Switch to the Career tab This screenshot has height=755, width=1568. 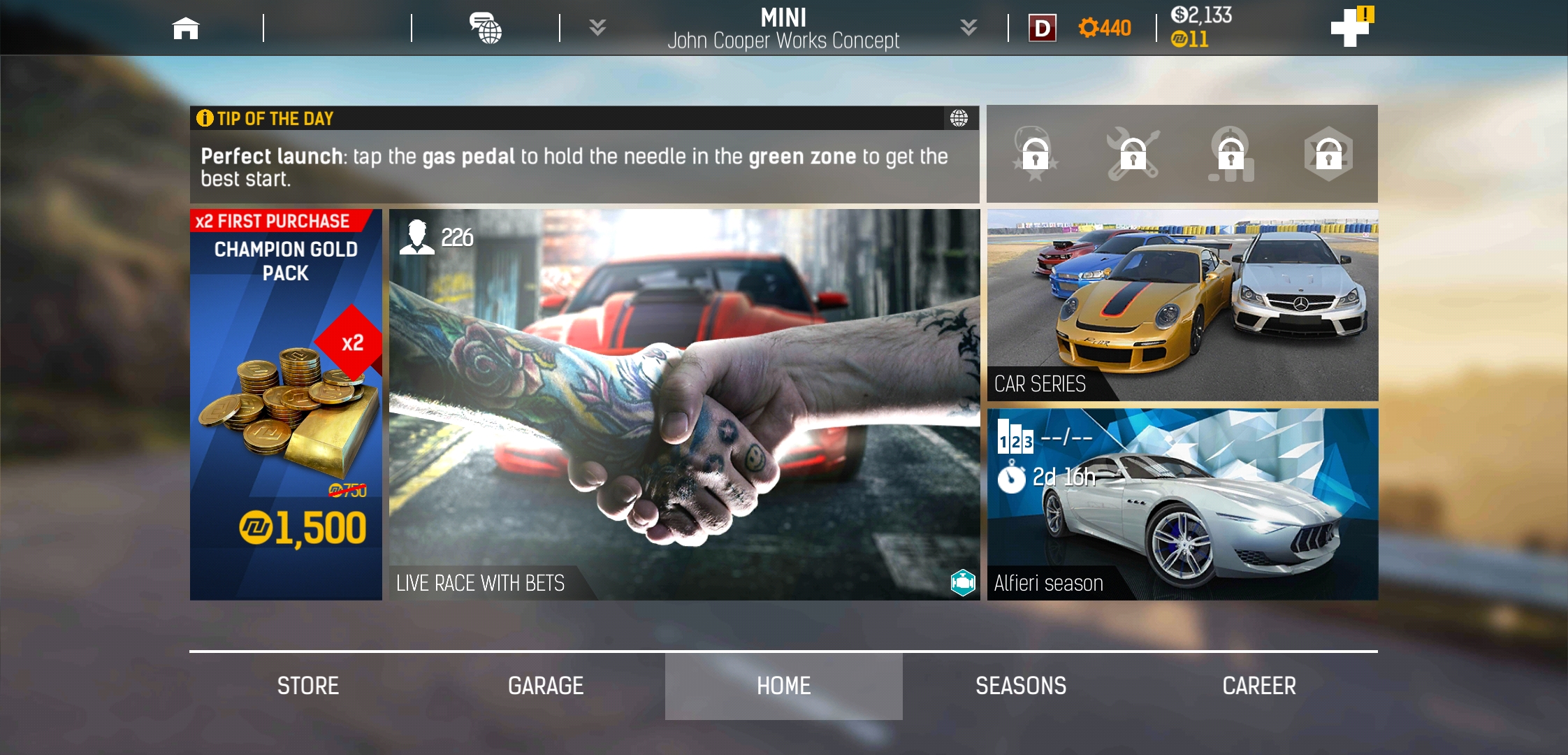click(x=1259, y=686)
